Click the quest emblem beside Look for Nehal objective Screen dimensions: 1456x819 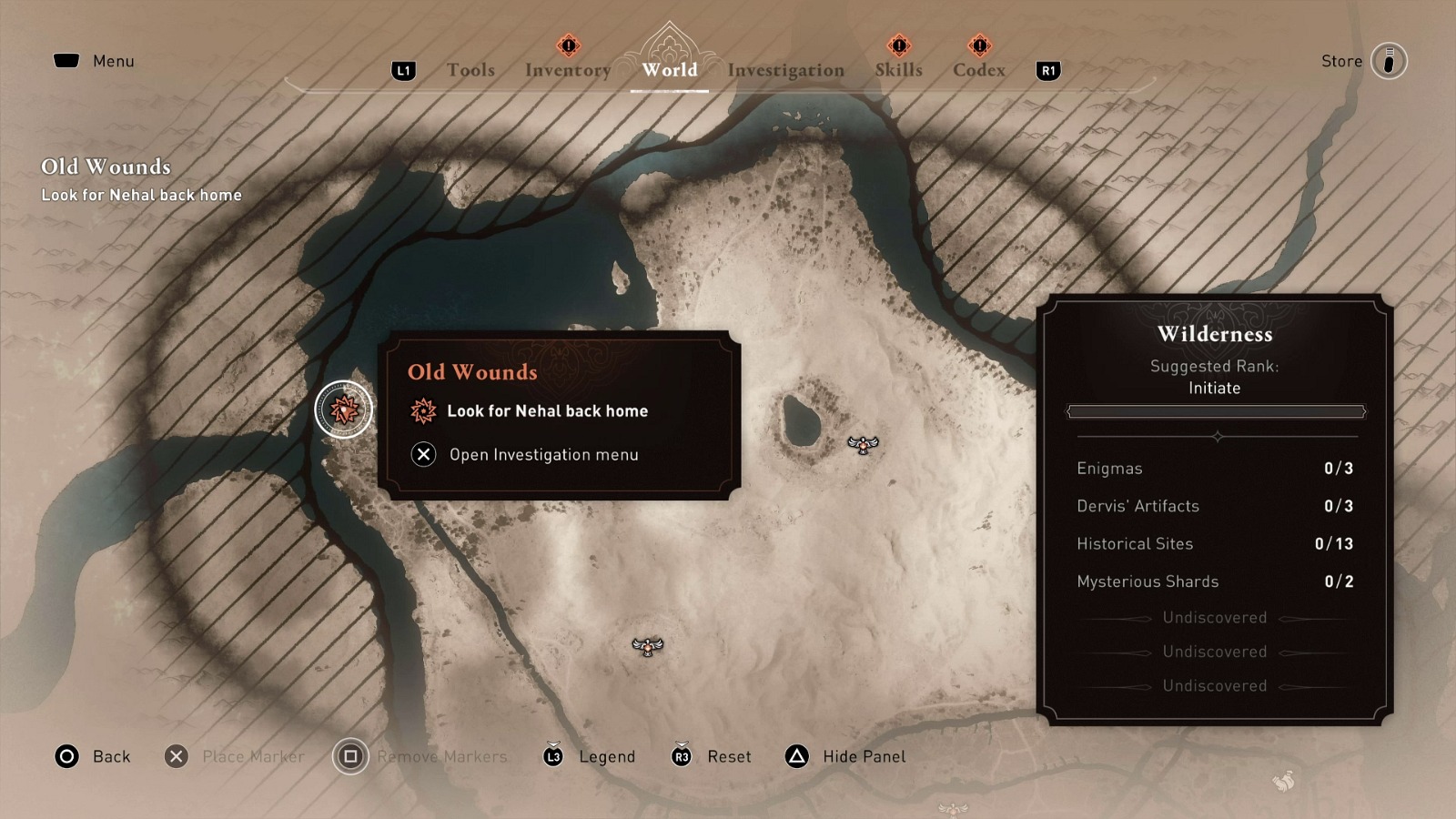(x=421, y=410)
